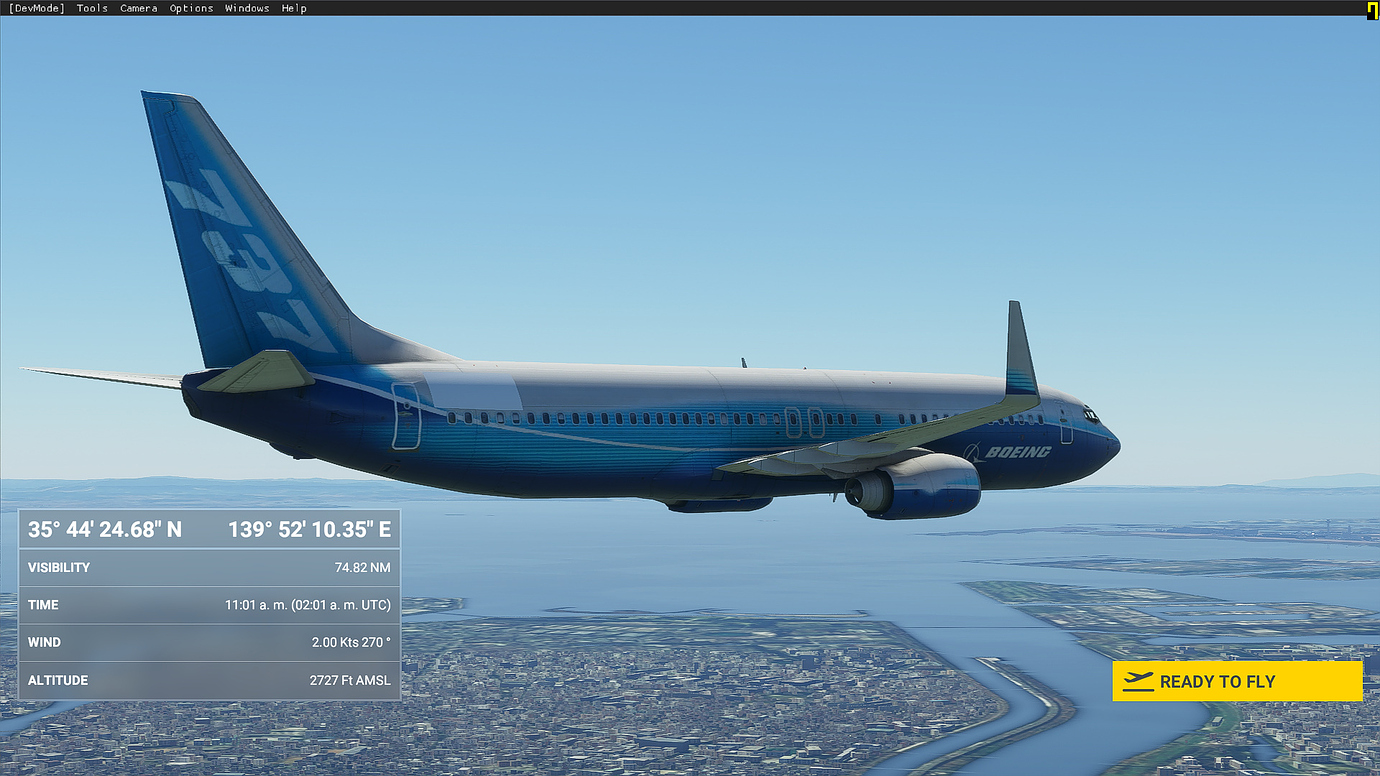Open the Camera menu
1380x776 pixels.
click(x=138, y=8)
